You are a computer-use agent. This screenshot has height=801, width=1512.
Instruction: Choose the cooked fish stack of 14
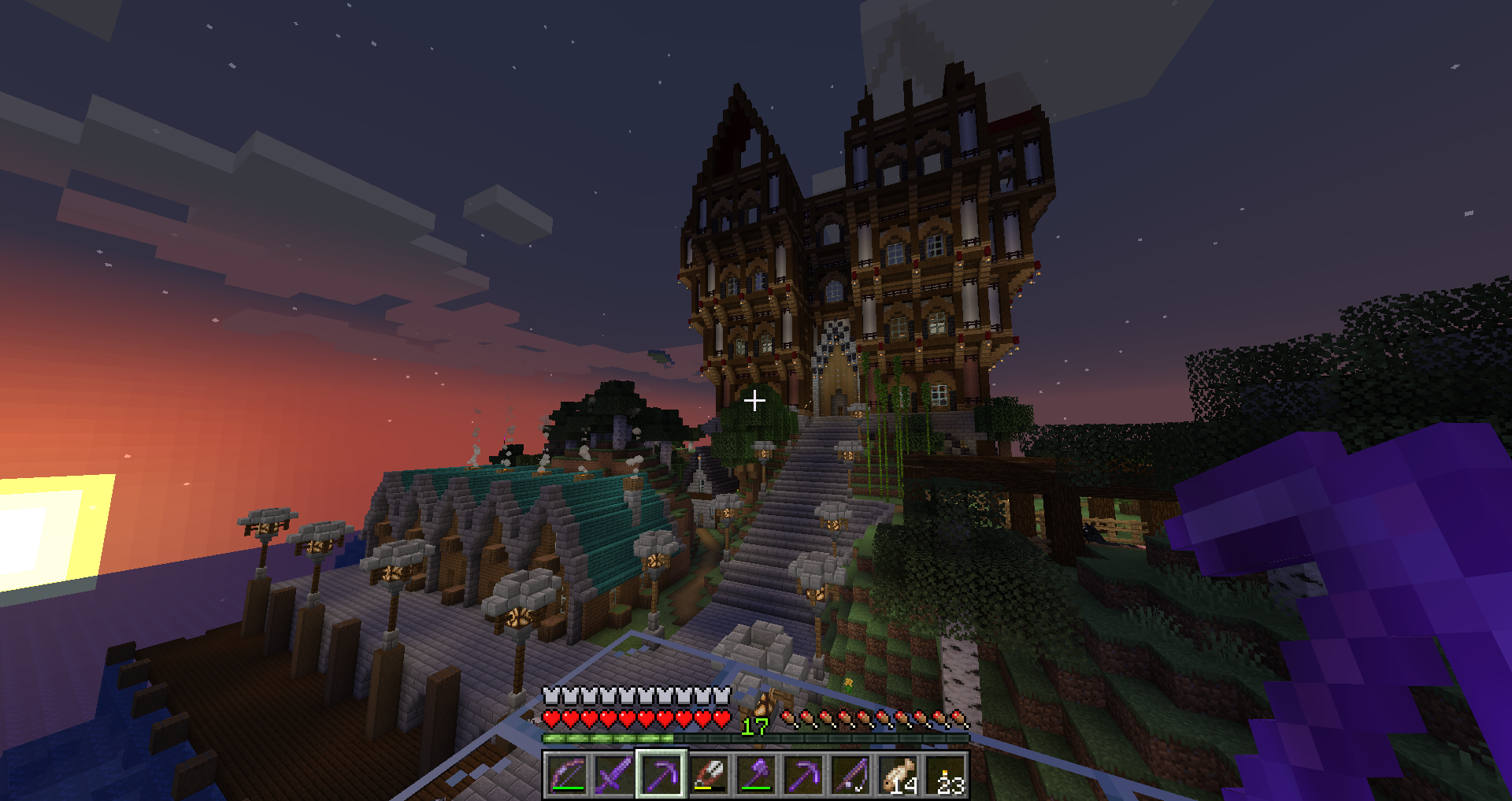point(899,775)
